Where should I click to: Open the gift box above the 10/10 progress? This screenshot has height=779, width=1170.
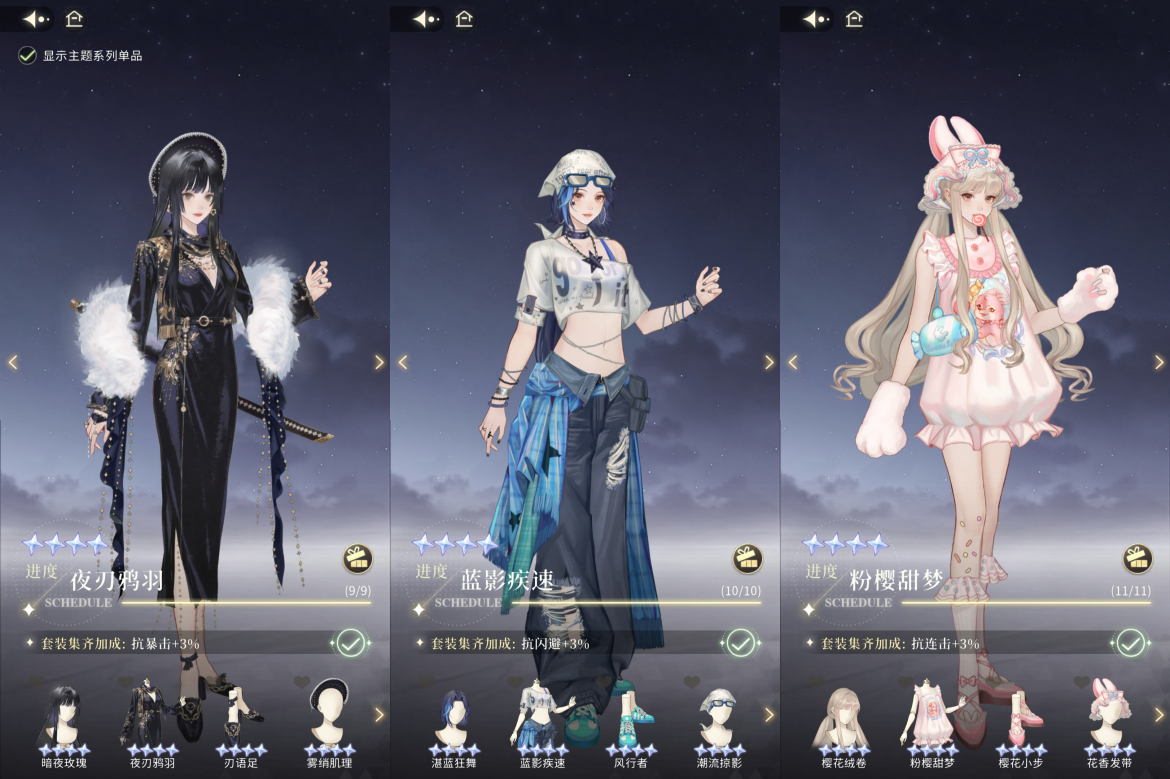[747, 558]
